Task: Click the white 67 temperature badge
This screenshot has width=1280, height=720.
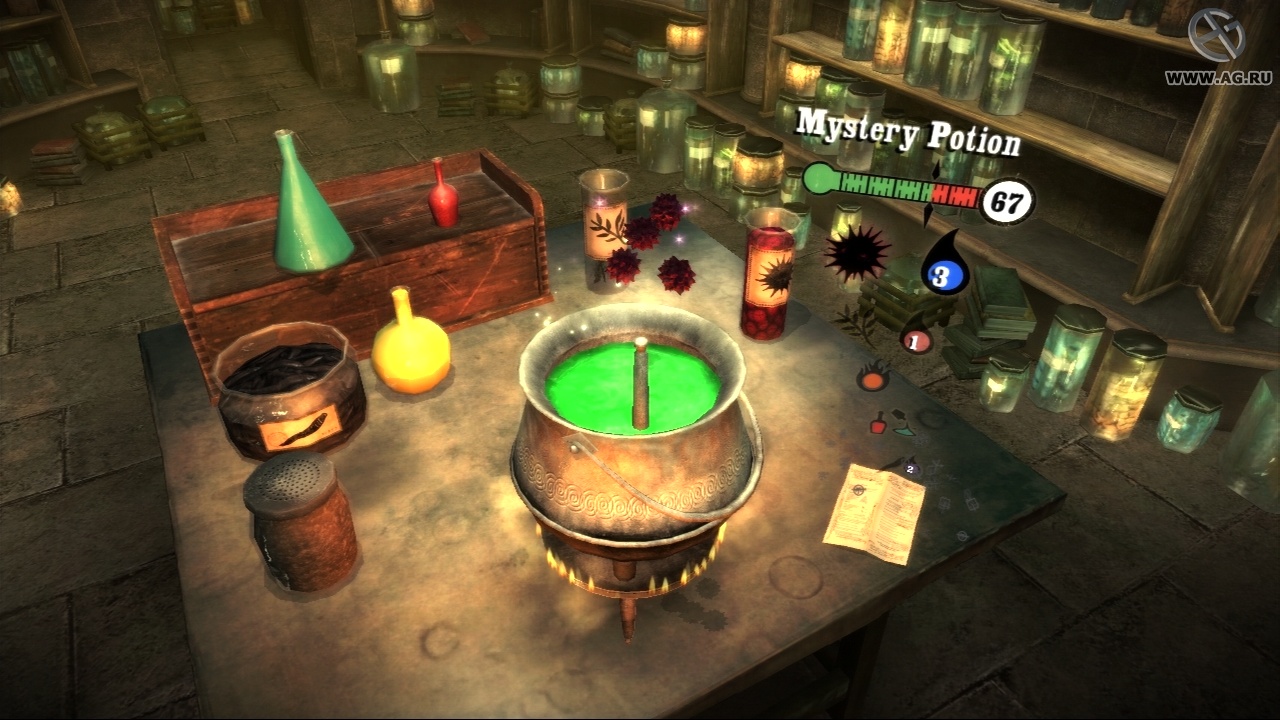Action: 1008,201
